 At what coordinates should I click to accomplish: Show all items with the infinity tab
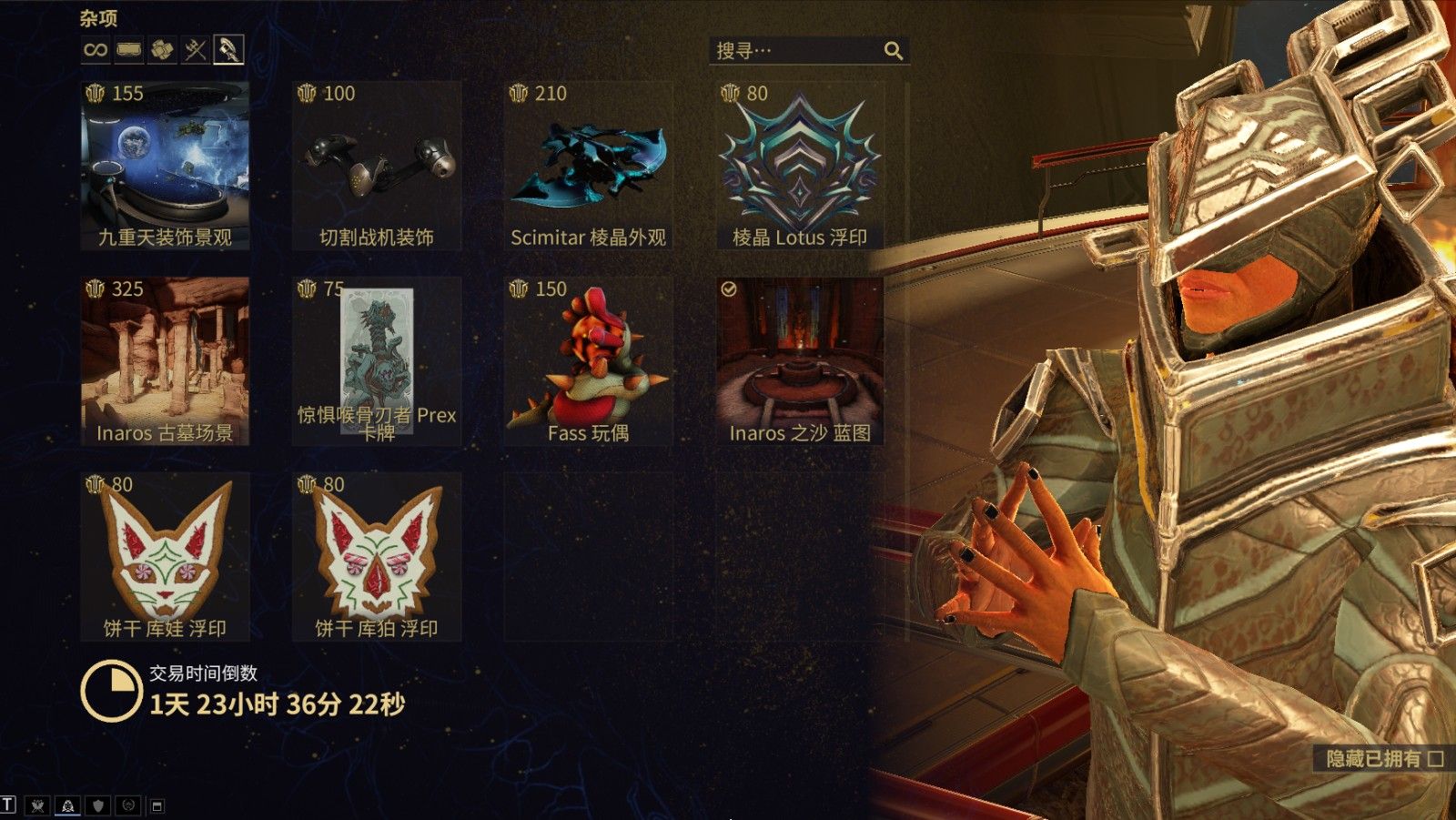tap(96, 50)
